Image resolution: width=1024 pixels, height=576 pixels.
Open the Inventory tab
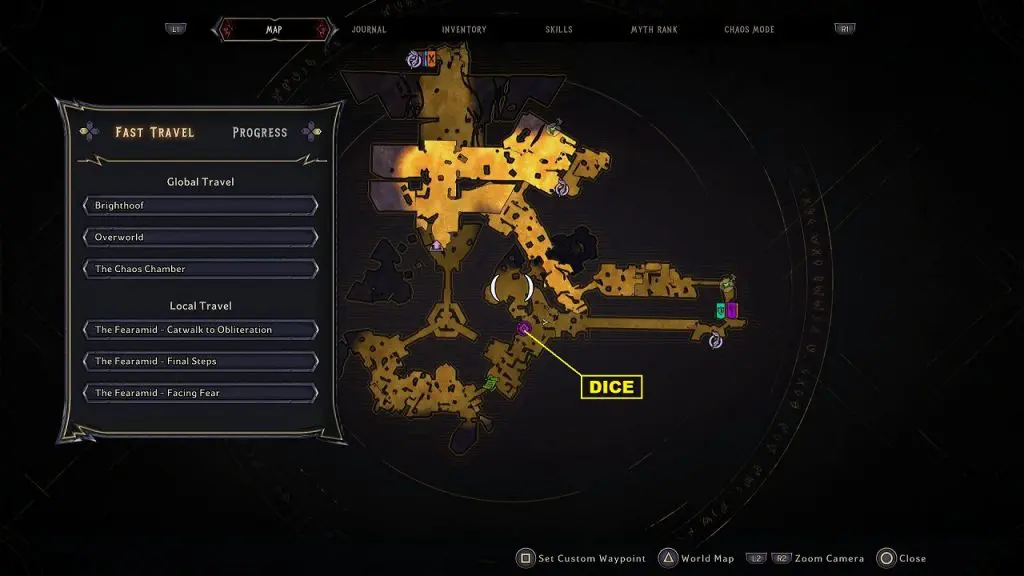[x=464, y=30]
